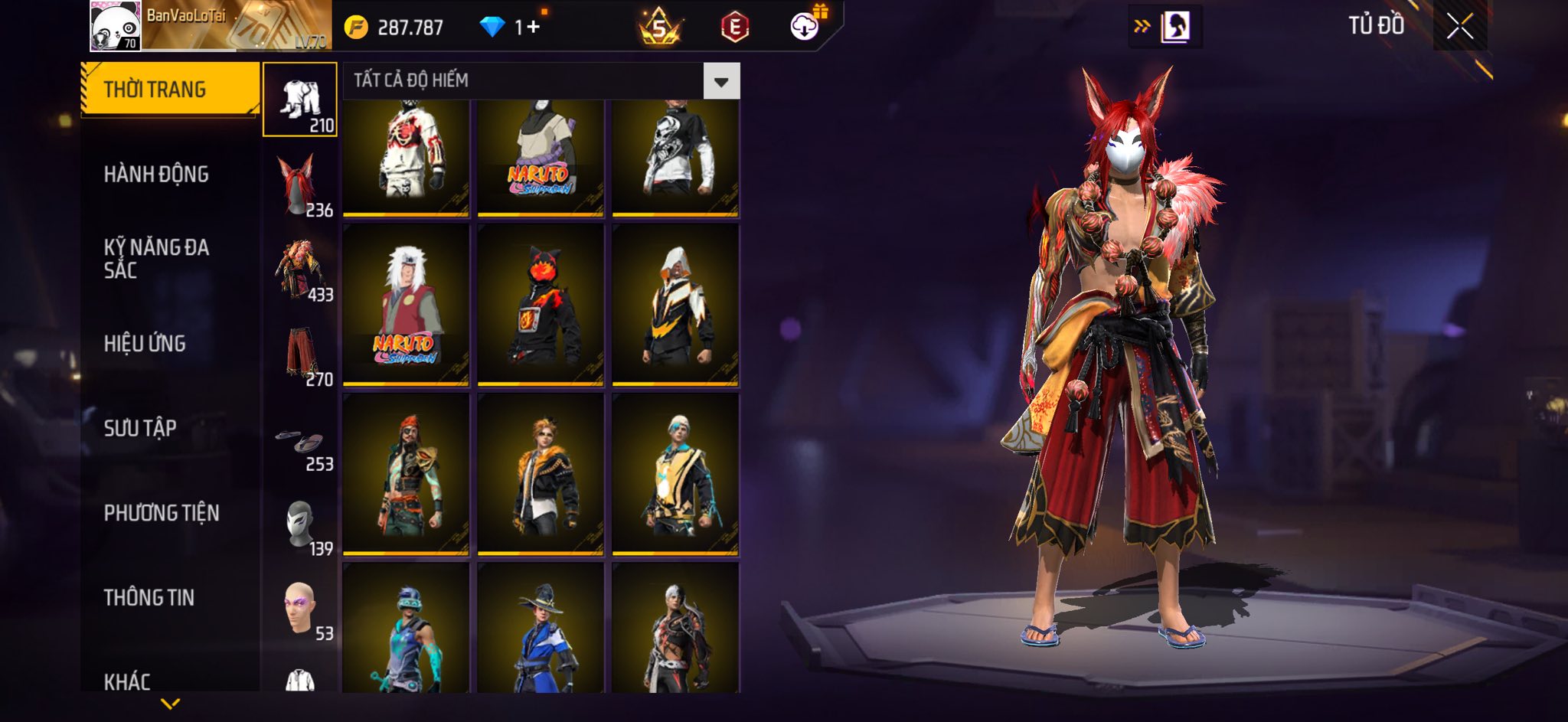Image resolution: width=1568 pixels, height=722 pixels.
Task: Select the grey face mask category
Action: pyautogui.click(x=300, y=525)
